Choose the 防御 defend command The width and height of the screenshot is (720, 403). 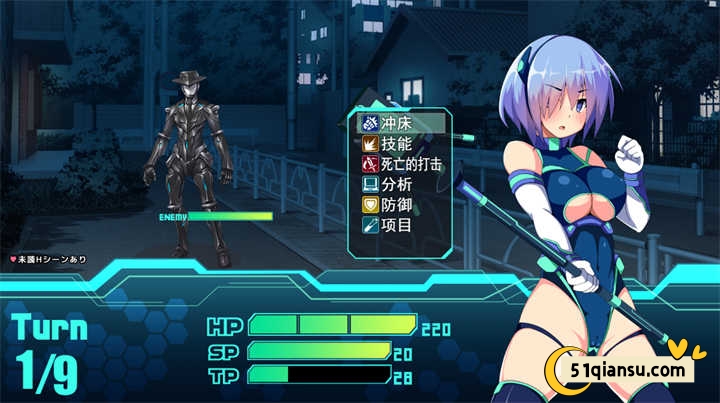(397, 204)
